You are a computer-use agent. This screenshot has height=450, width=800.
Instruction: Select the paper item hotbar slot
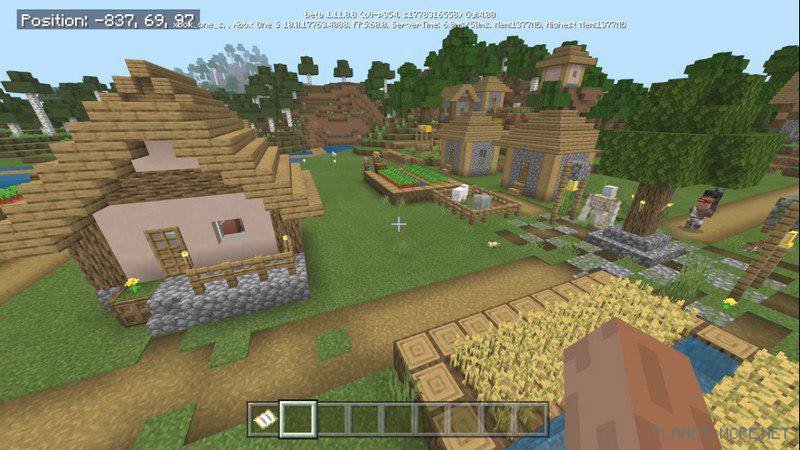click(x=264, y=419)
